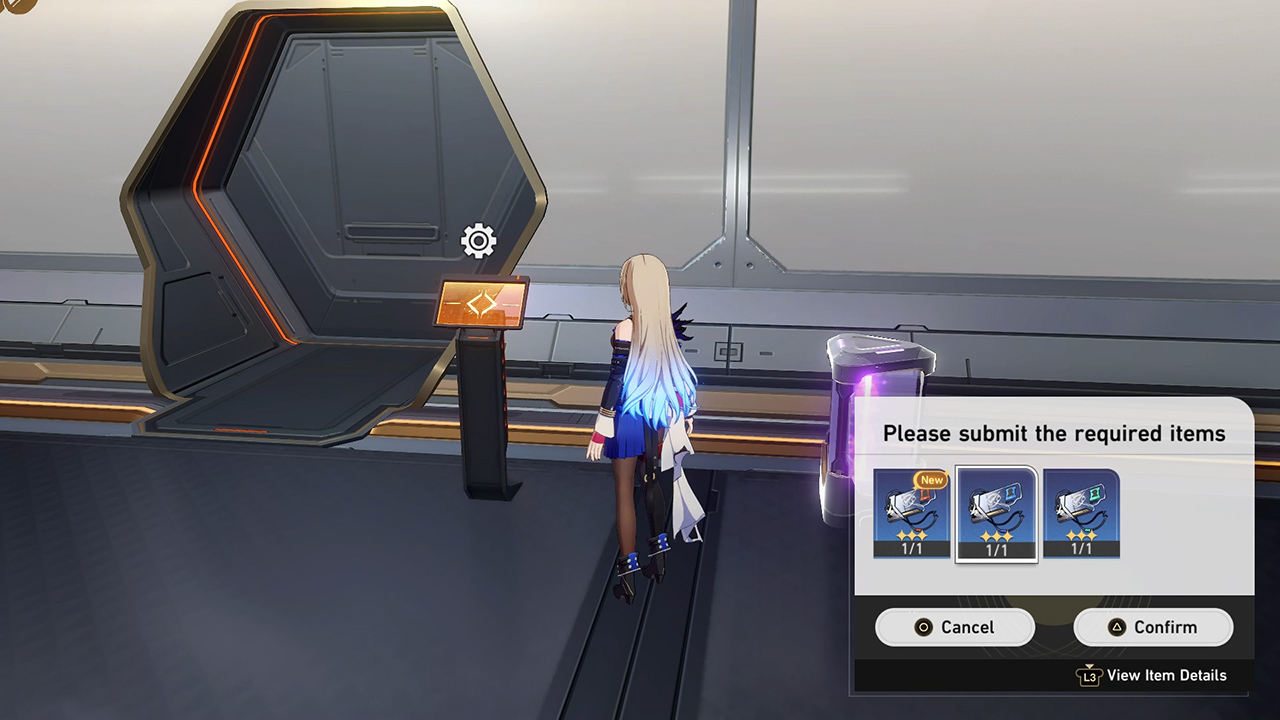The image size is (1280, 720).
Task: Click the New badge on the first item
Action: [x=930, y=480]
